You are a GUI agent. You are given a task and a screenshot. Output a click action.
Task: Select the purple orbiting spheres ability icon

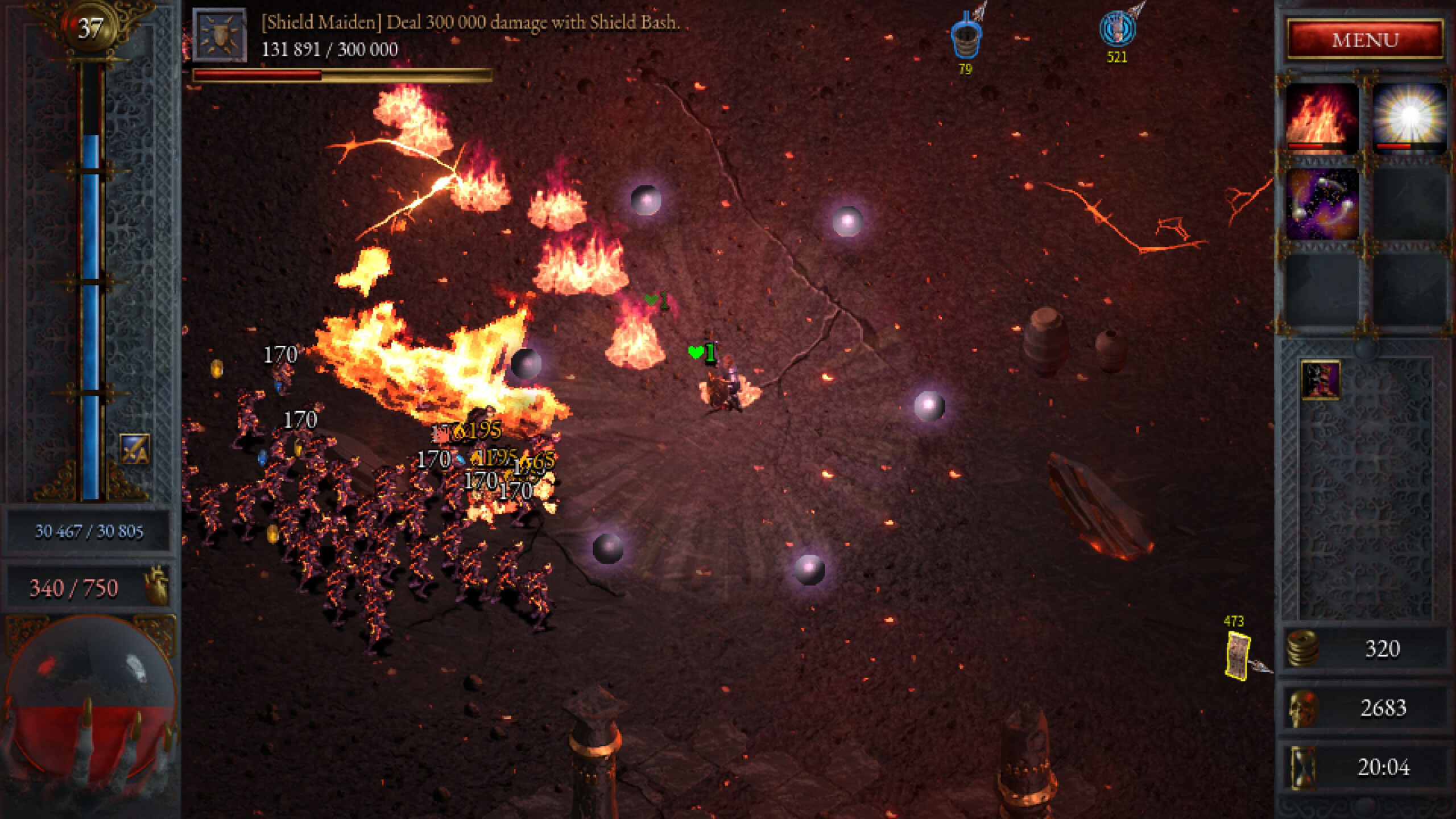click(x=1322, y=204)
